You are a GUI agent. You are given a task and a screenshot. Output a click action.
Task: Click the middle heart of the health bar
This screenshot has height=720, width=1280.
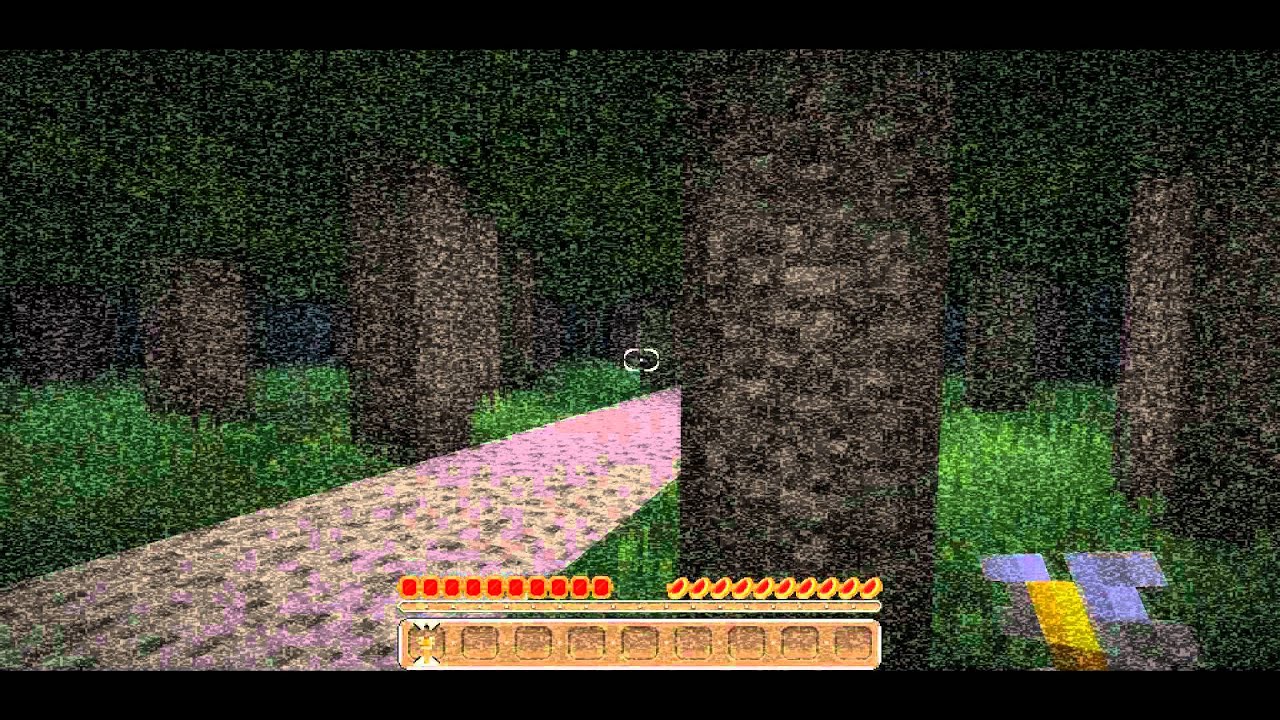click(505, 587)
